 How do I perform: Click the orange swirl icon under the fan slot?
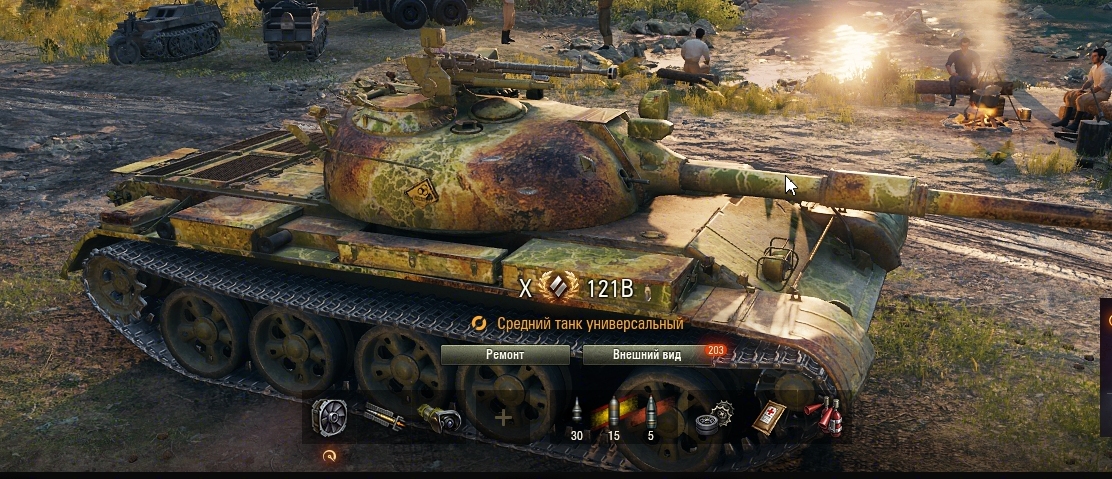point(329,455)
